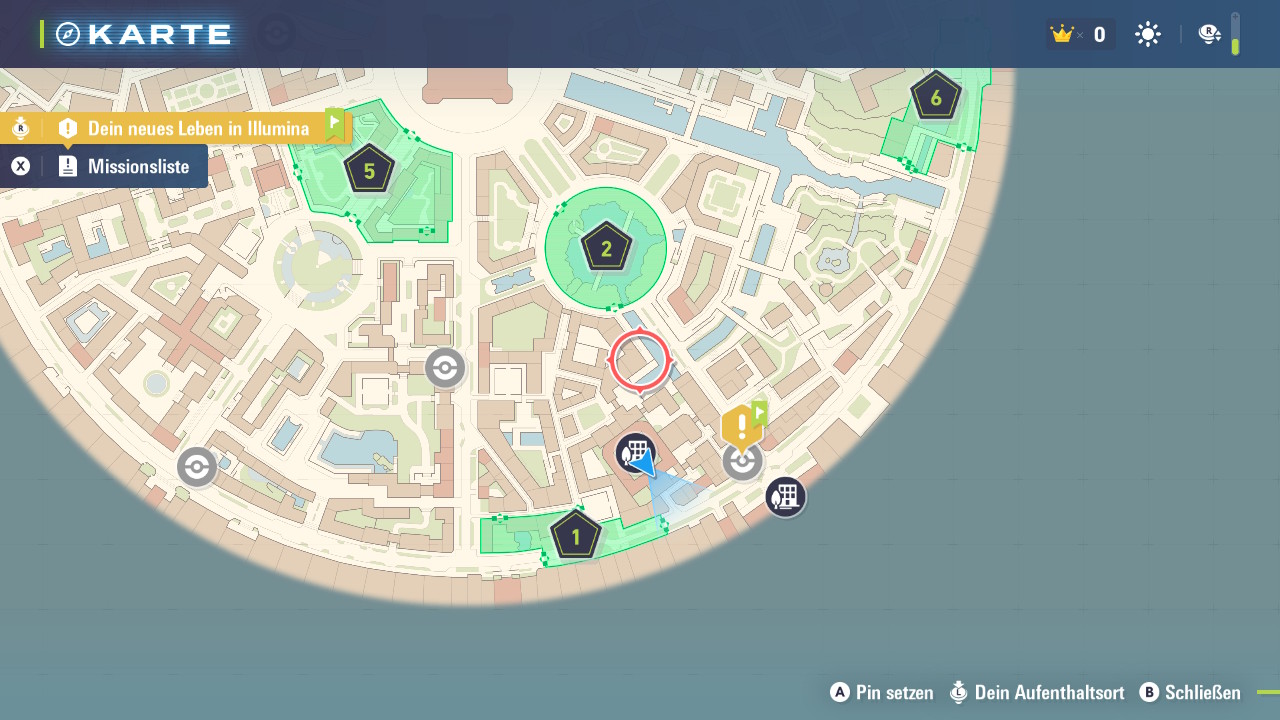Pick the wild zone 6 marker
1280x720 pixels.
click(x=935, y=97)
